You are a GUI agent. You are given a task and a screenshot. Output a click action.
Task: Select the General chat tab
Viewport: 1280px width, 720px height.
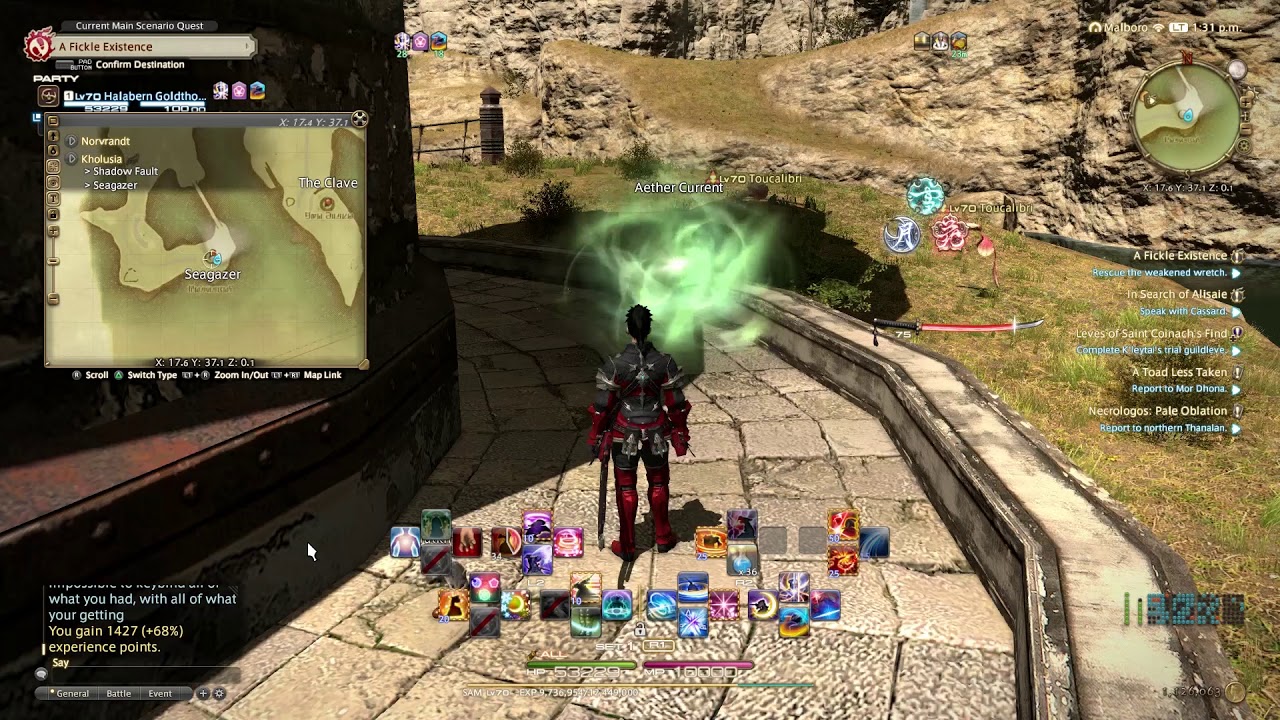coord(72,693)
